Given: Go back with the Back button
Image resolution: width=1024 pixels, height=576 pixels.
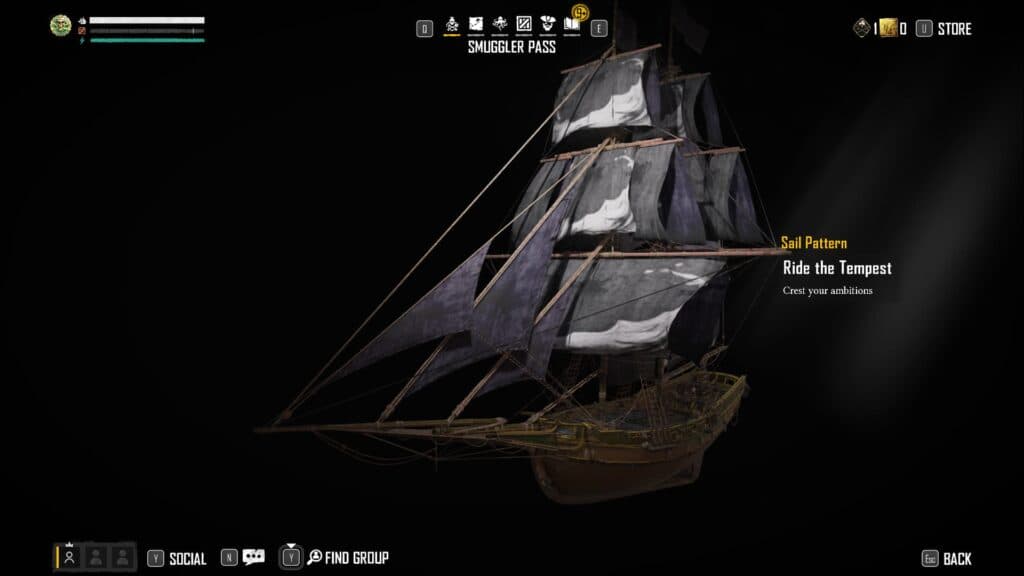Looking at the screenshot, I should click(956, 558).
